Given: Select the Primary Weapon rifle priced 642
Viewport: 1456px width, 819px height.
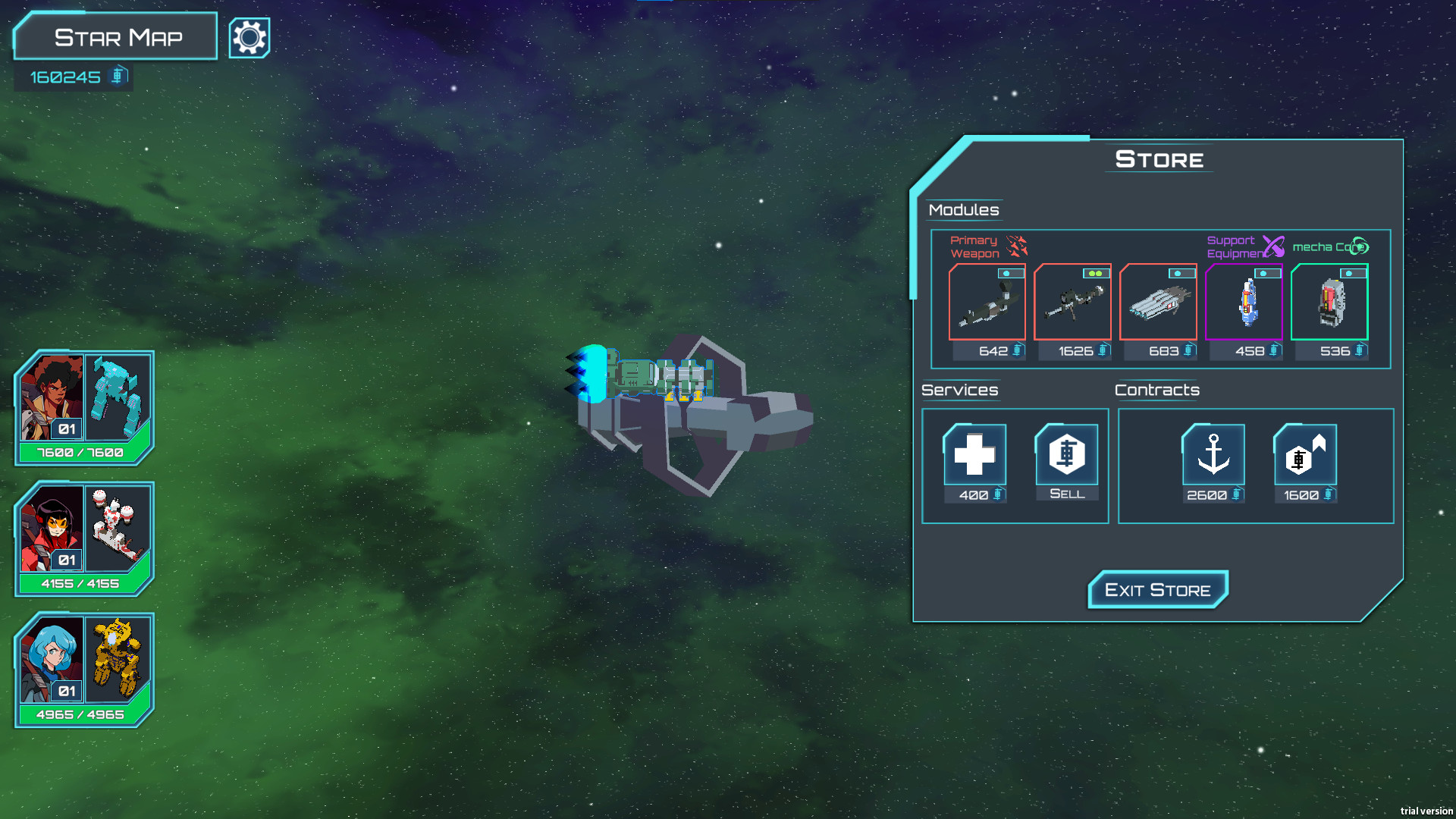Looking at the screenshot, I should tap(988, 303).
